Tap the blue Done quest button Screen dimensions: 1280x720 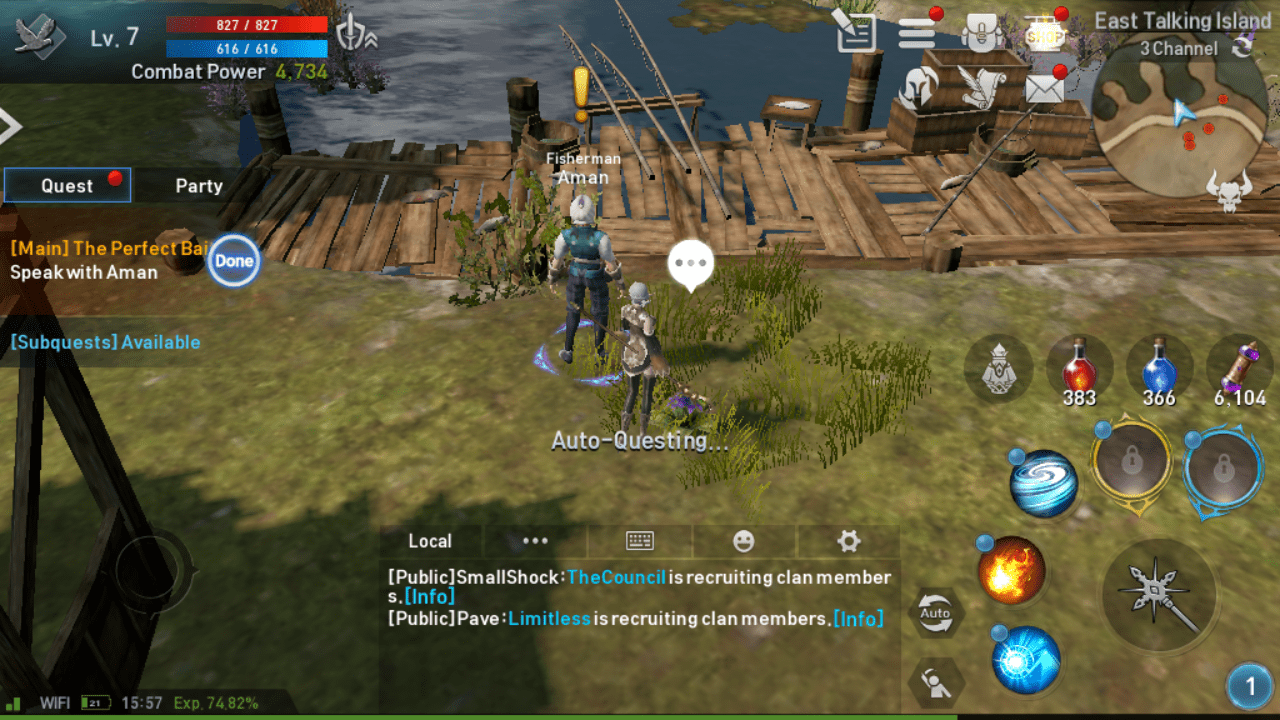234,261
